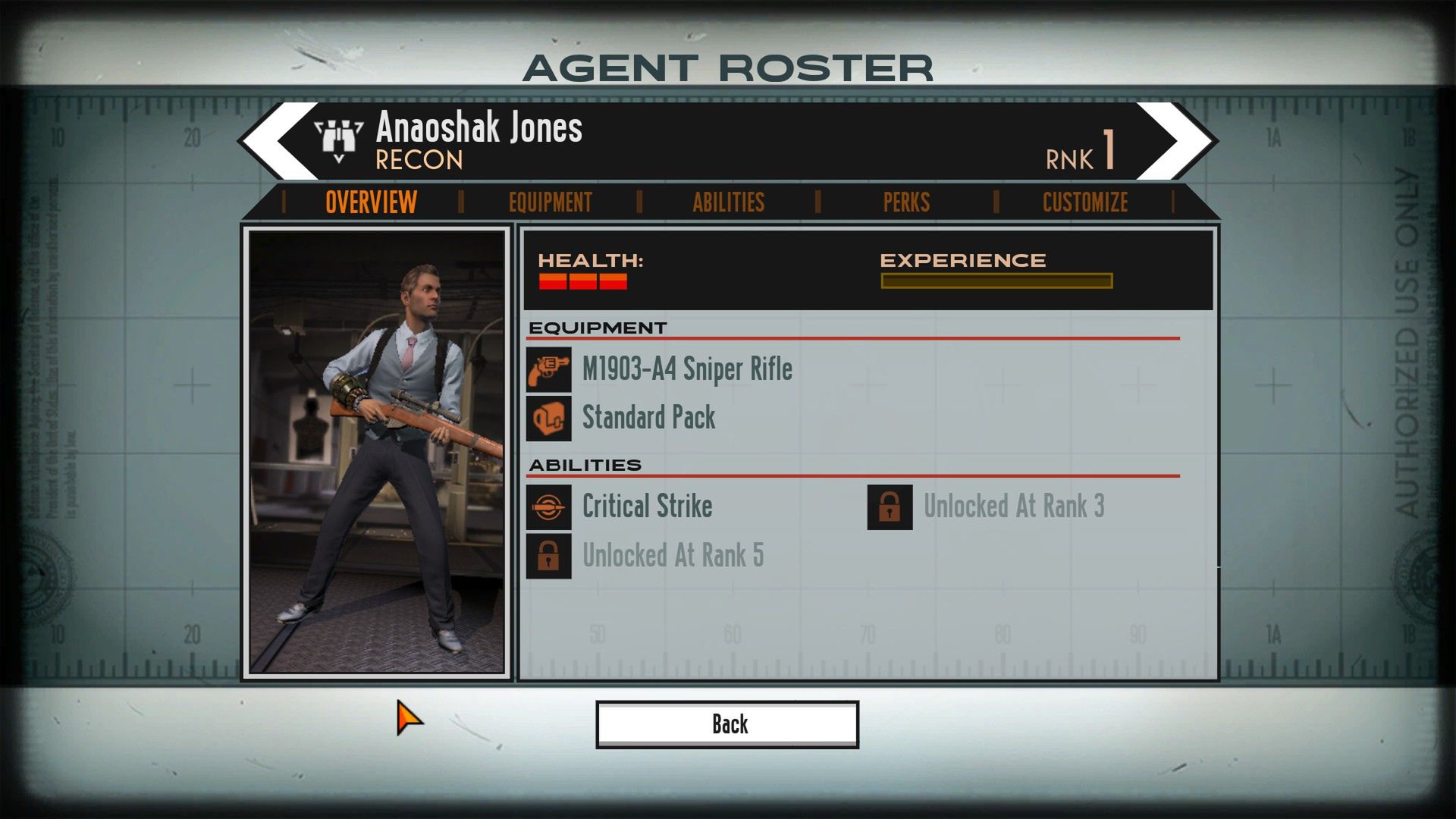This screenshot has width=1456, height=819.
Task: Go to the Perks tab
Action: (x=906, y=202)
